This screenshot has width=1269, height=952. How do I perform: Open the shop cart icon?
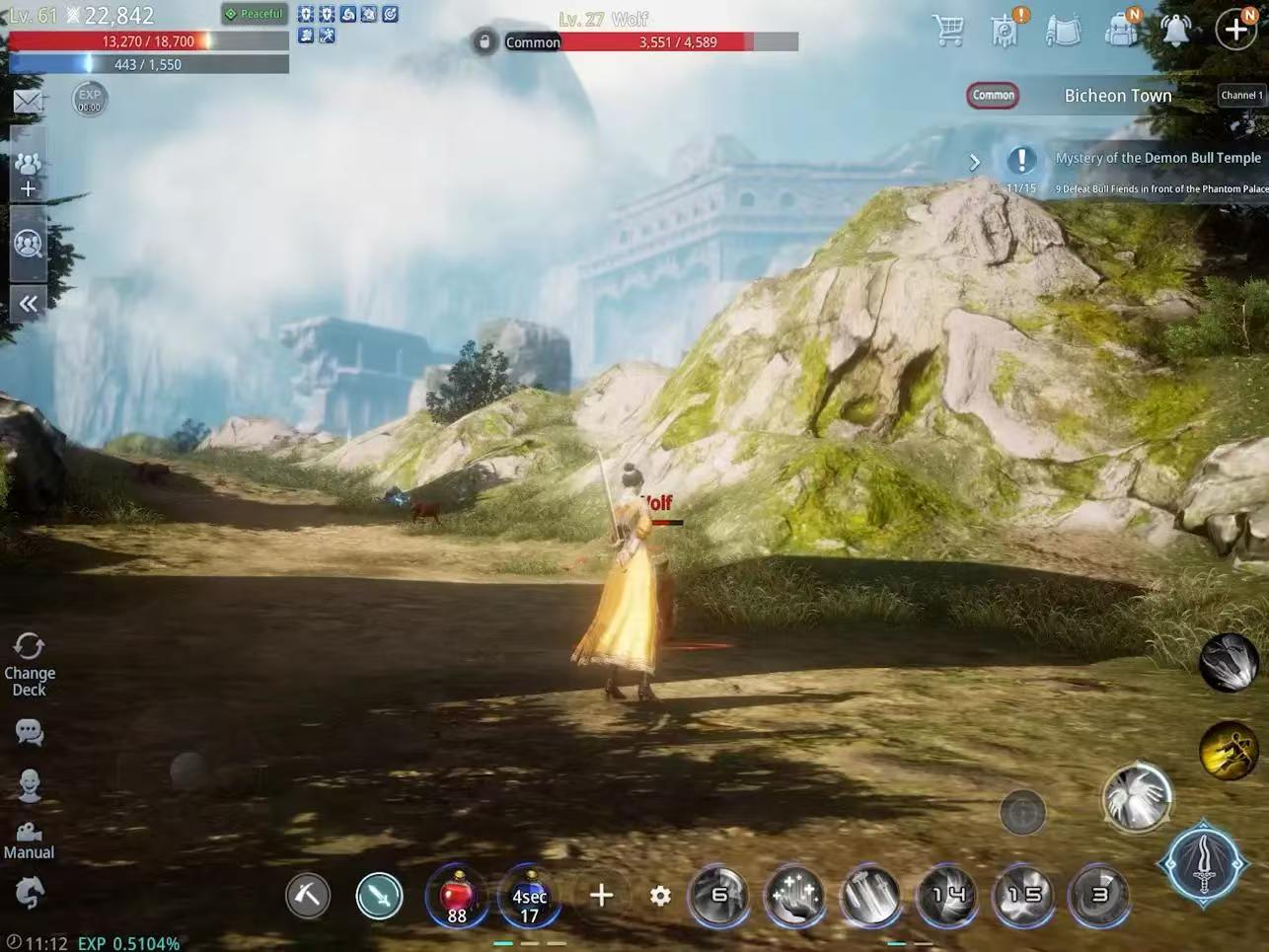[x=948, y=30]
